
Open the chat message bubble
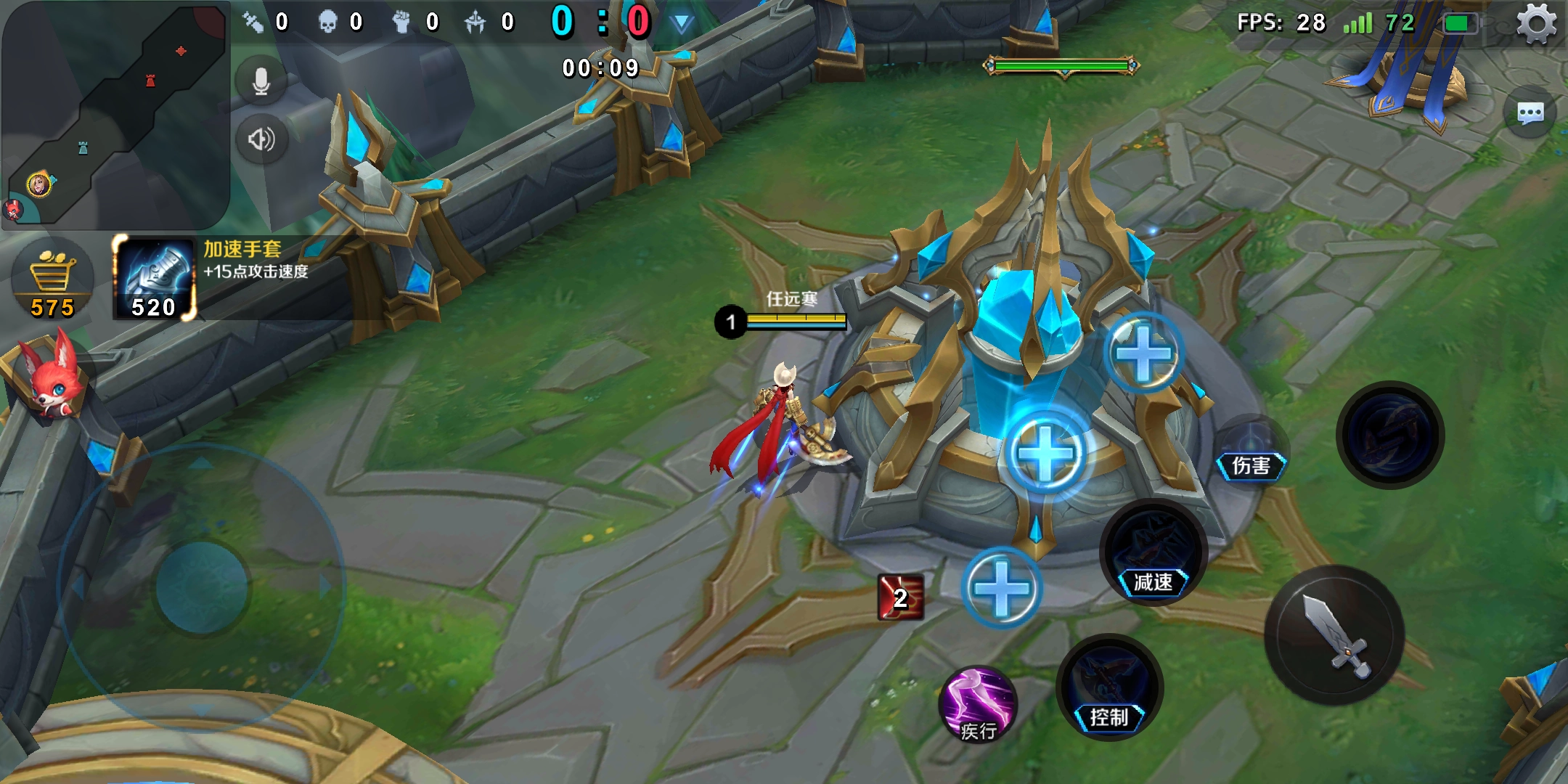pyautogui.click(x=1530, y=113)
